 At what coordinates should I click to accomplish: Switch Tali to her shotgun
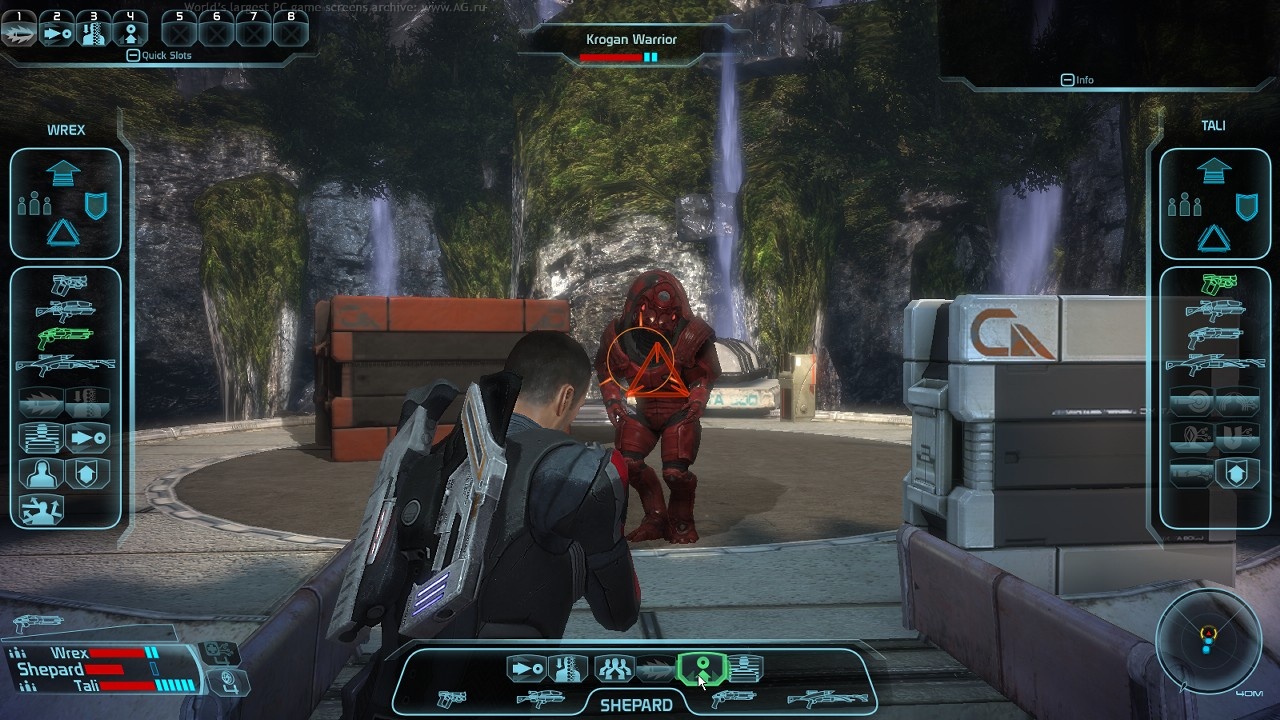click(1214, 337)
